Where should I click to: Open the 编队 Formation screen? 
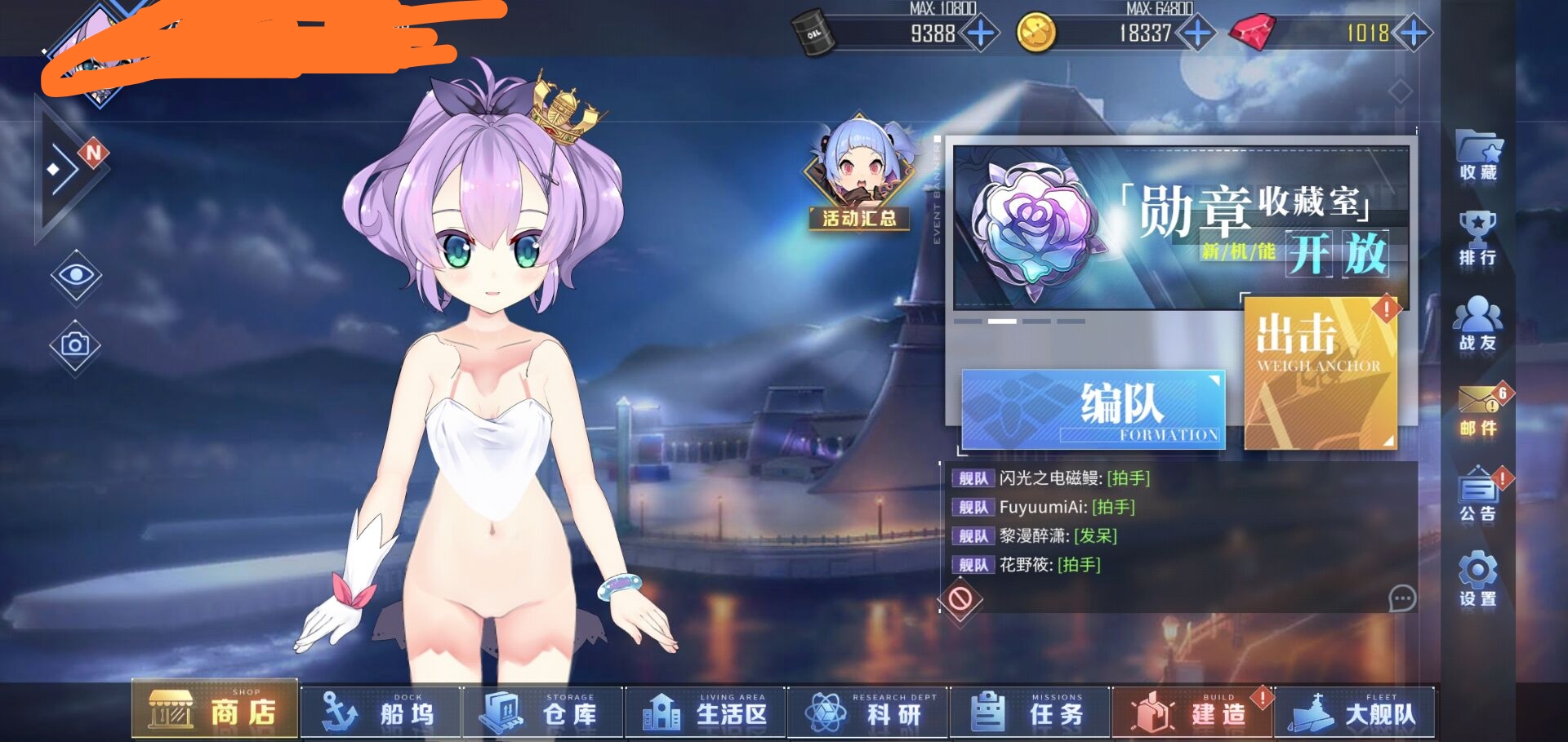click(x=1094, y=408)
